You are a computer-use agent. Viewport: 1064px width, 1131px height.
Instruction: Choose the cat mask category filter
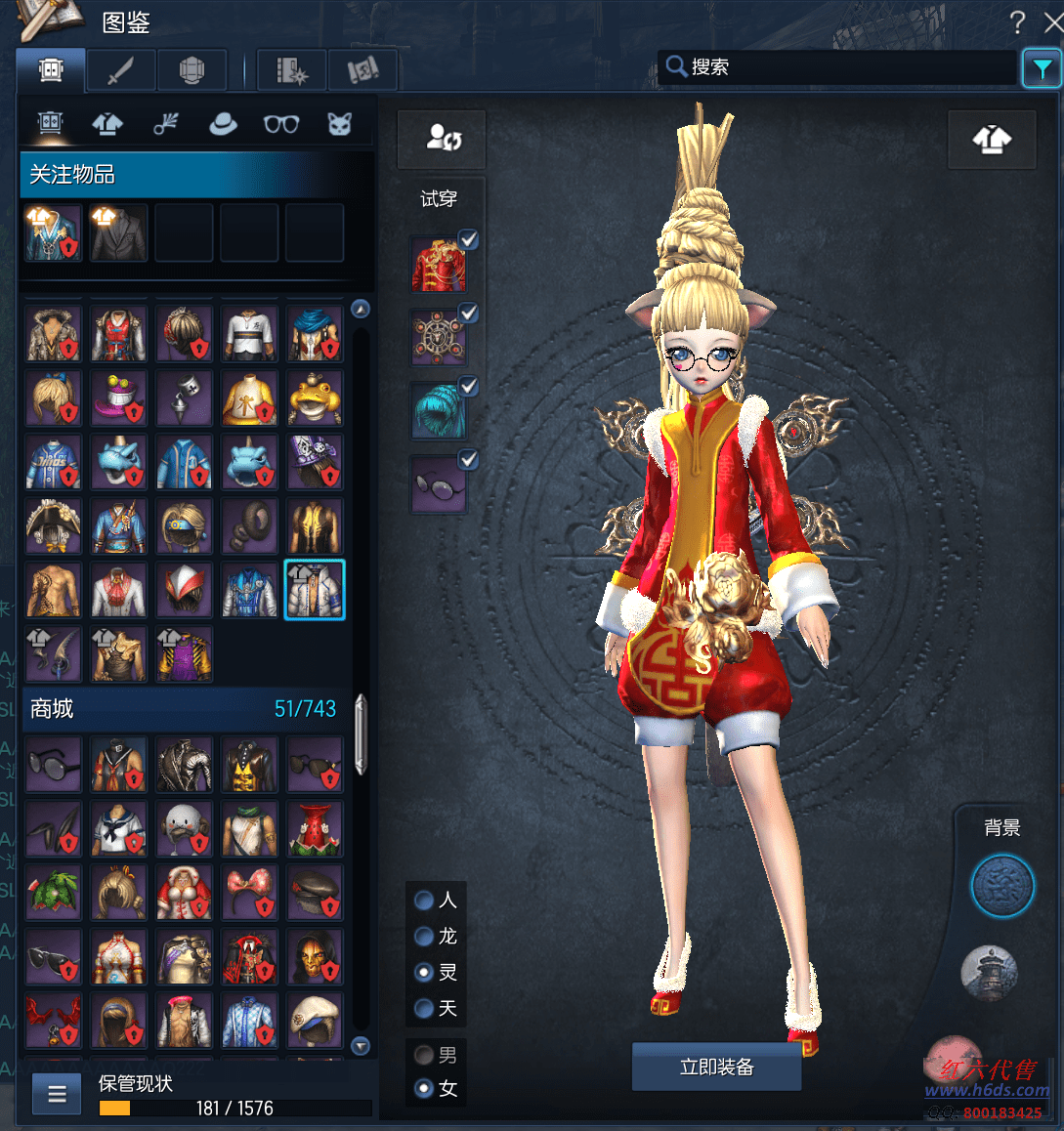coord(339,124)
